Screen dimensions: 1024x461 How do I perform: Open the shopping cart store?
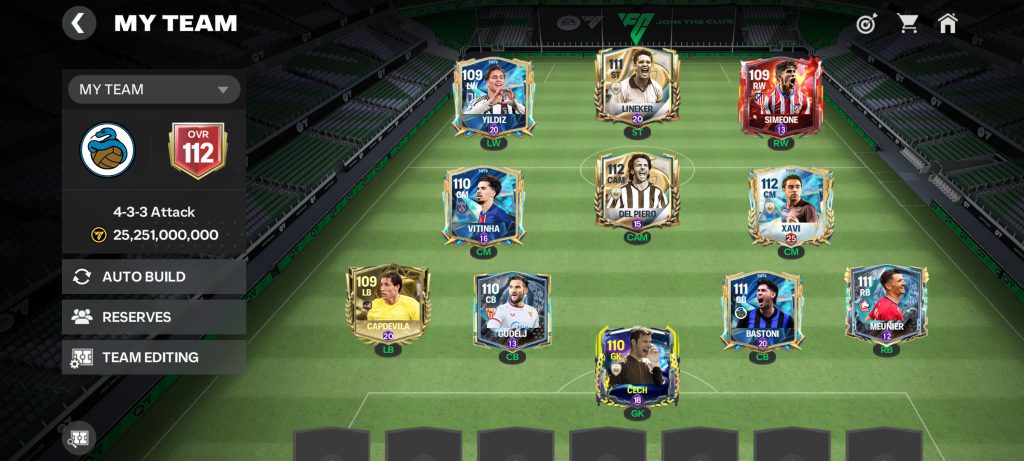click(x=908, y=23)
